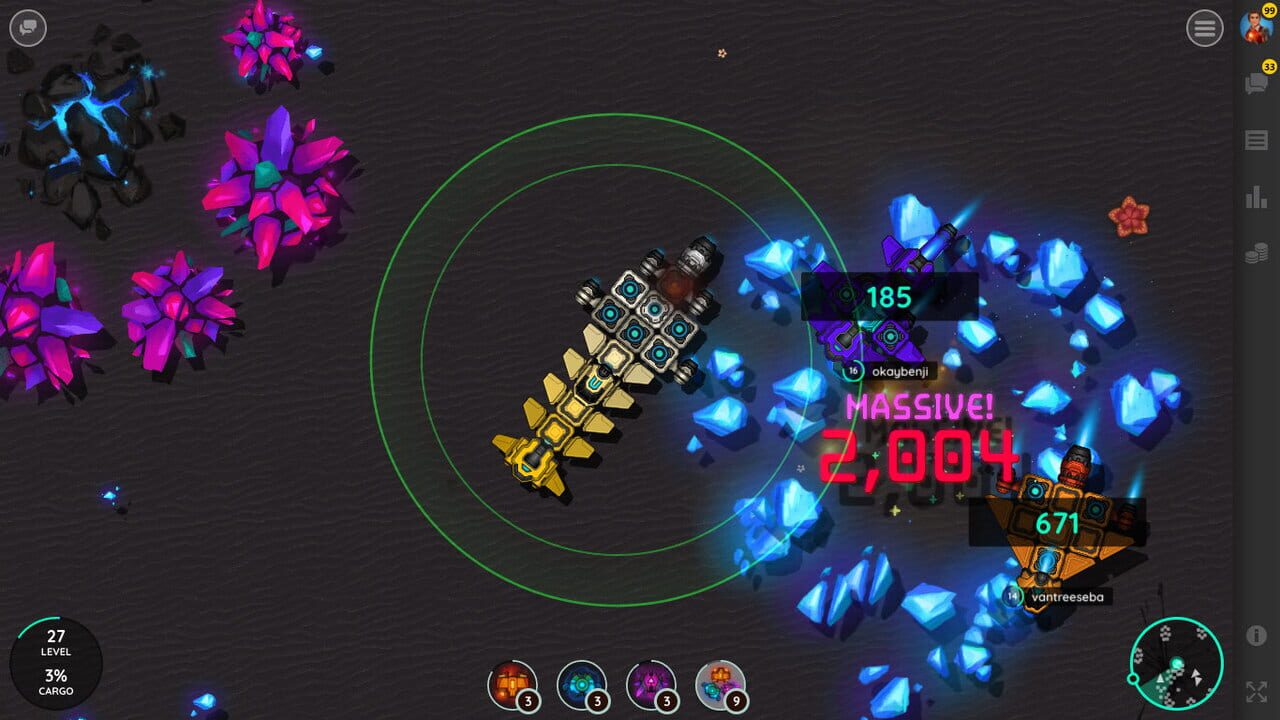
Task: Open the chat bubble panel top-left
Action: 28,28
